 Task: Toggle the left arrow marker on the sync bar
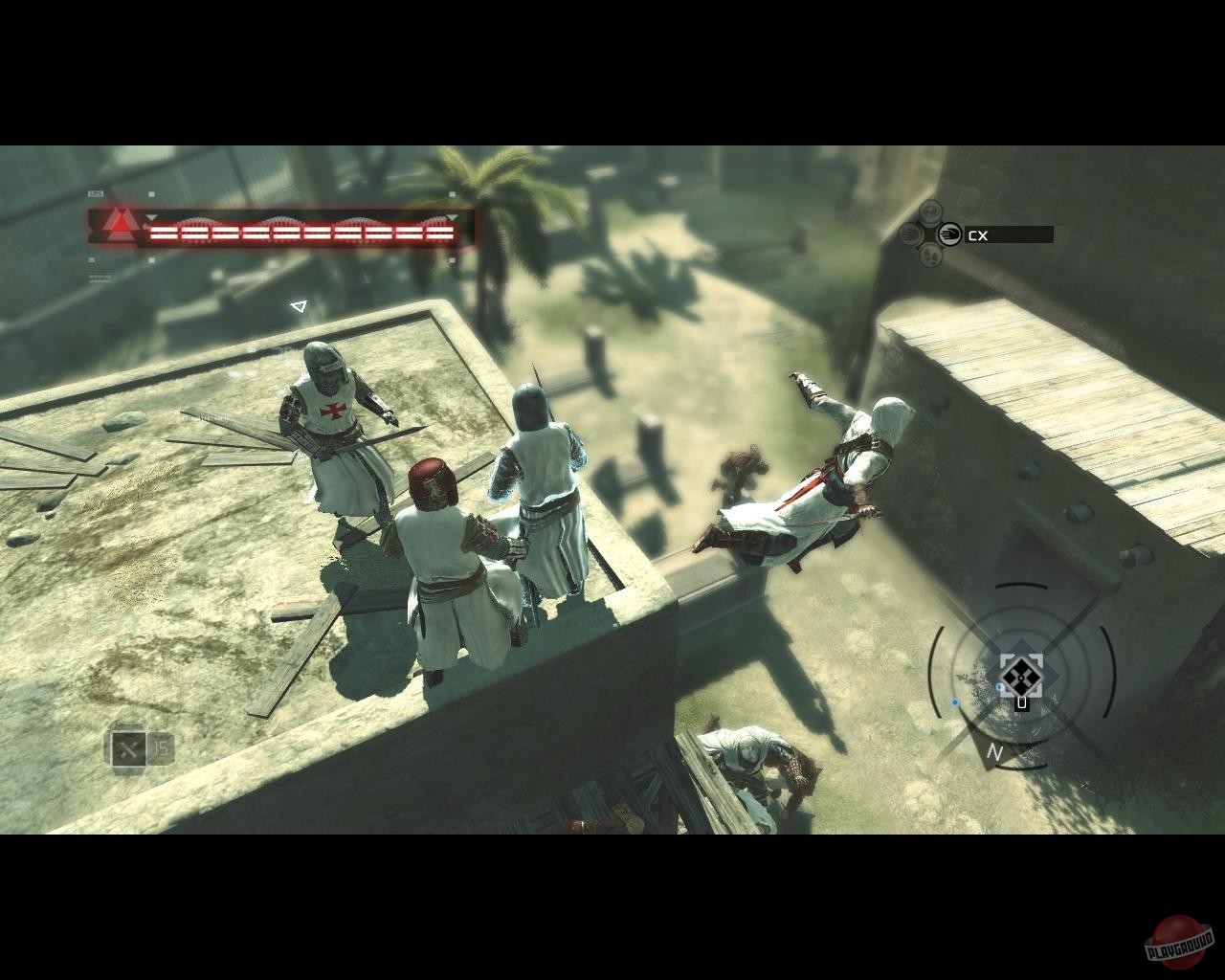151,218
